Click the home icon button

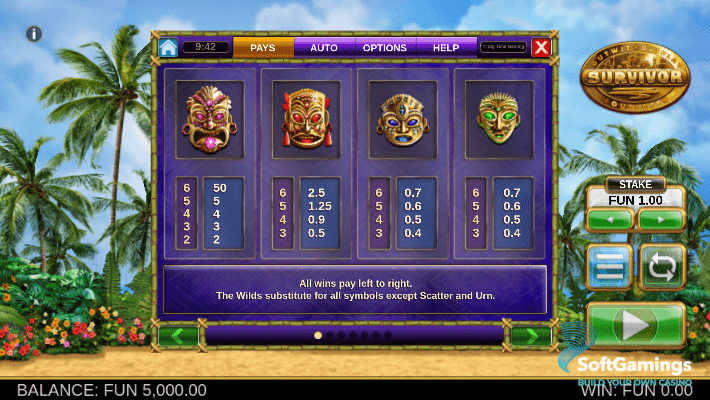coord(168,47)
